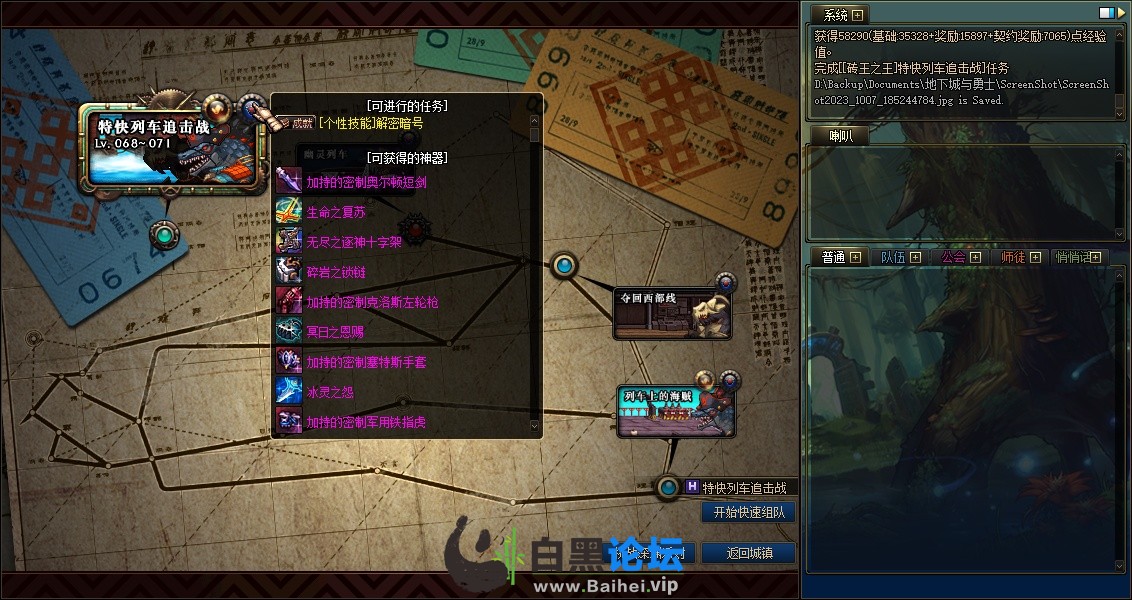Select the 冰灵之怒 artifact entry
1132x600 pixels.
tap(330, 392)
